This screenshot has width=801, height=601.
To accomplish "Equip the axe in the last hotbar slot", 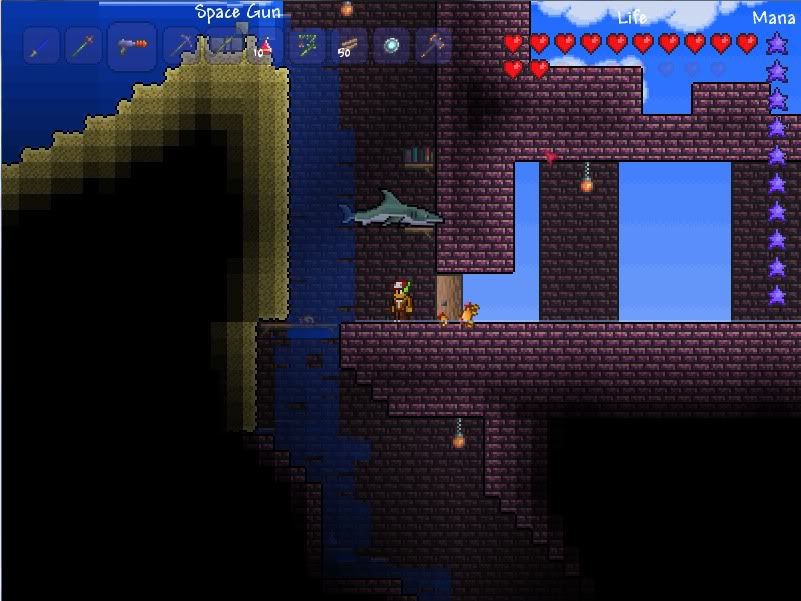I will pos(433,47).
